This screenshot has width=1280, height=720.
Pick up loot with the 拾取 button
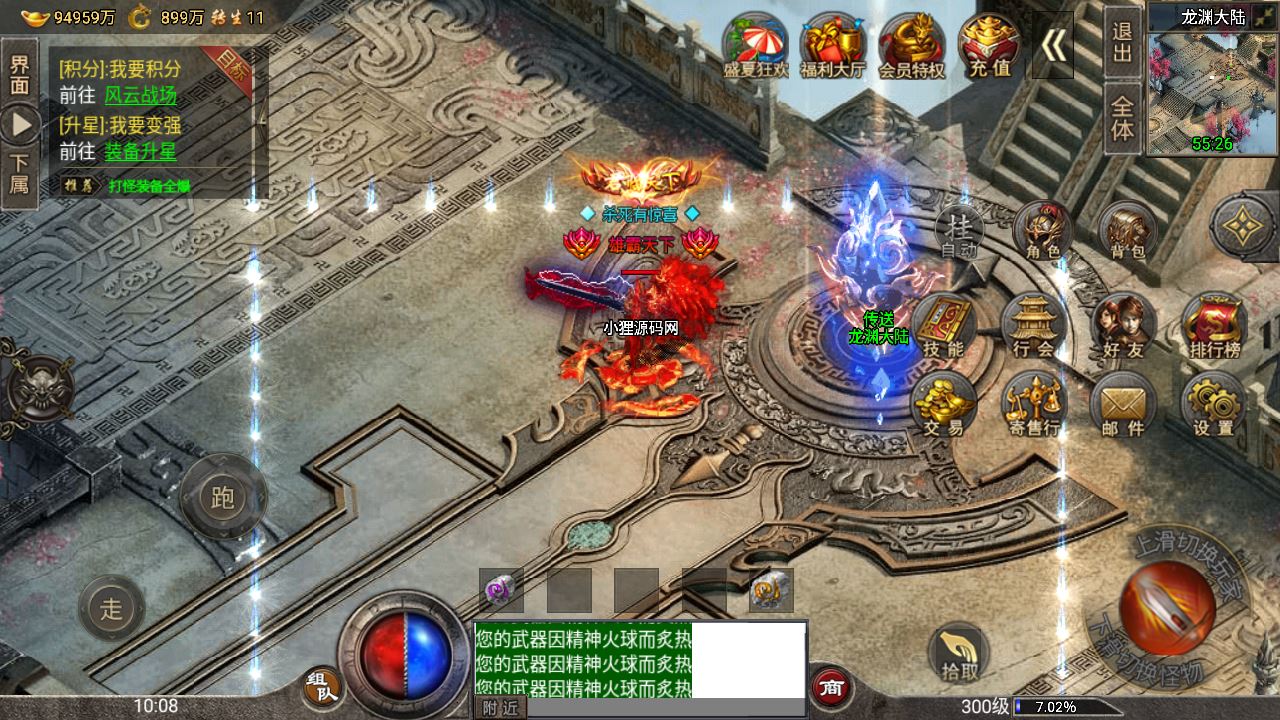click(x=960, y=652)
